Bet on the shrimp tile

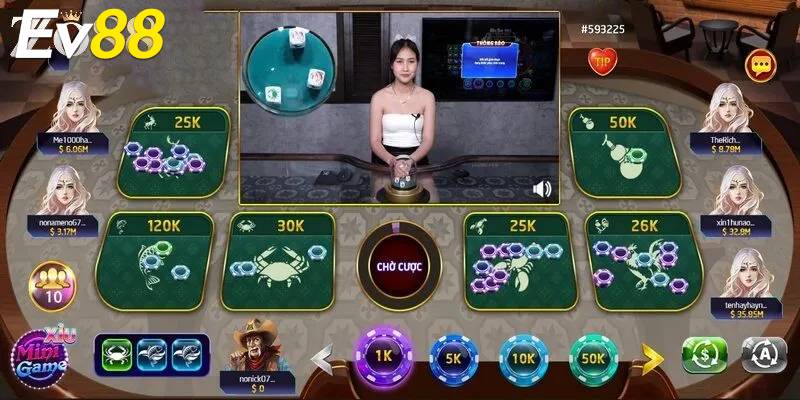click(520, 258)
